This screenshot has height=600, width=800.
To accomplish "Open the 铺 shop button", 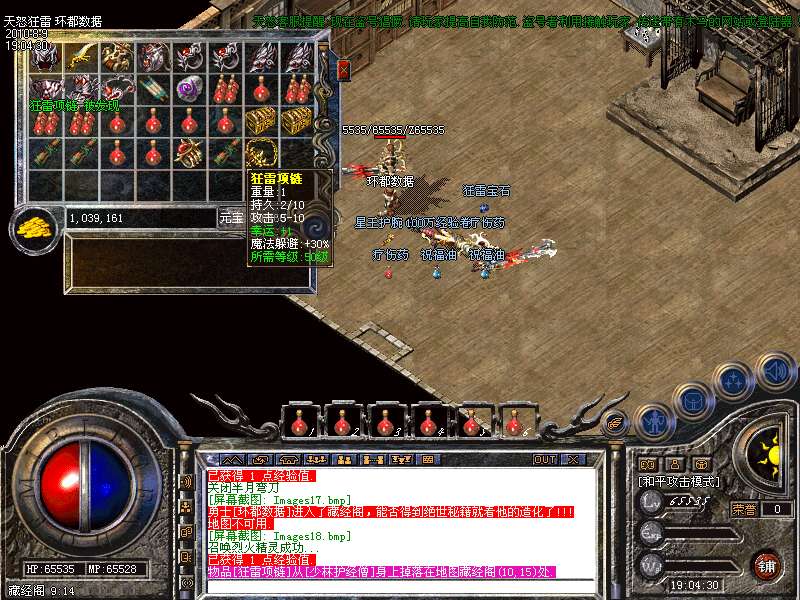I will point(766,565).
